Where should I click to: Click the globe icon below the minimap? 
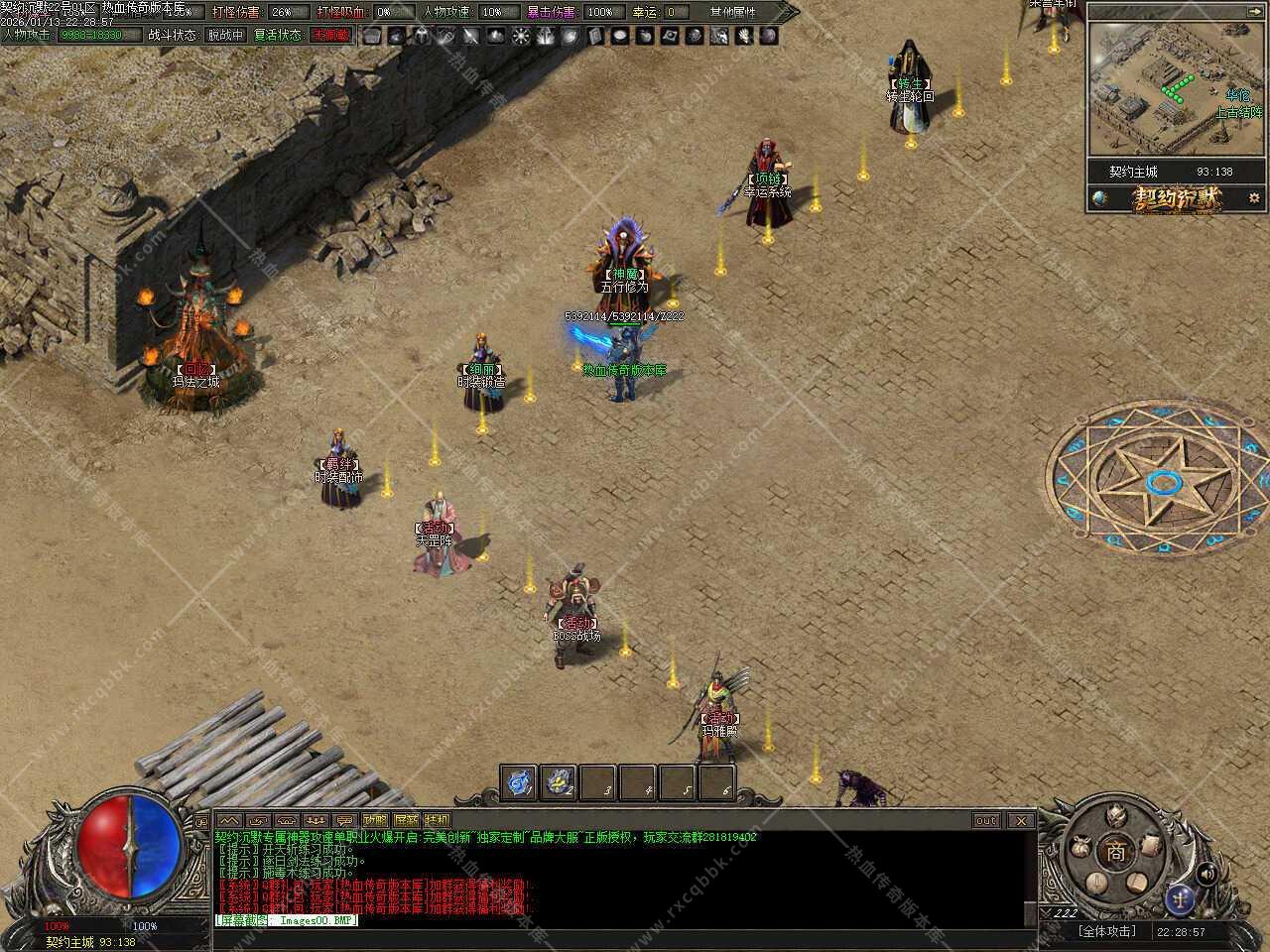1099,197
